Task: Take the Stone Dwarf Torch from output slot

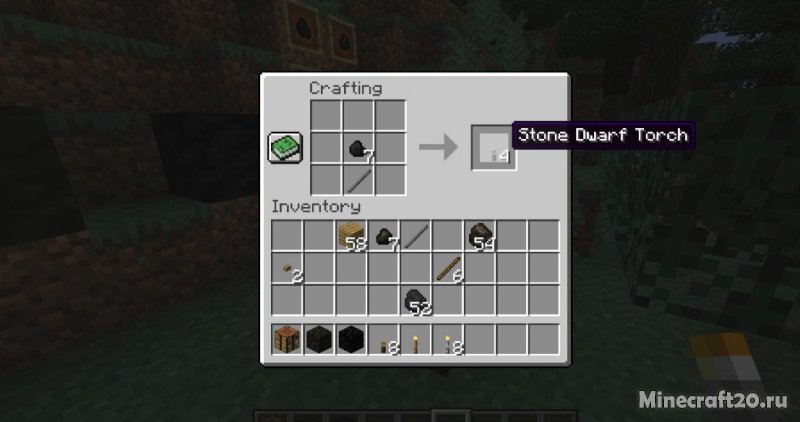Action: pyautogui.click(x=494, y=149)
